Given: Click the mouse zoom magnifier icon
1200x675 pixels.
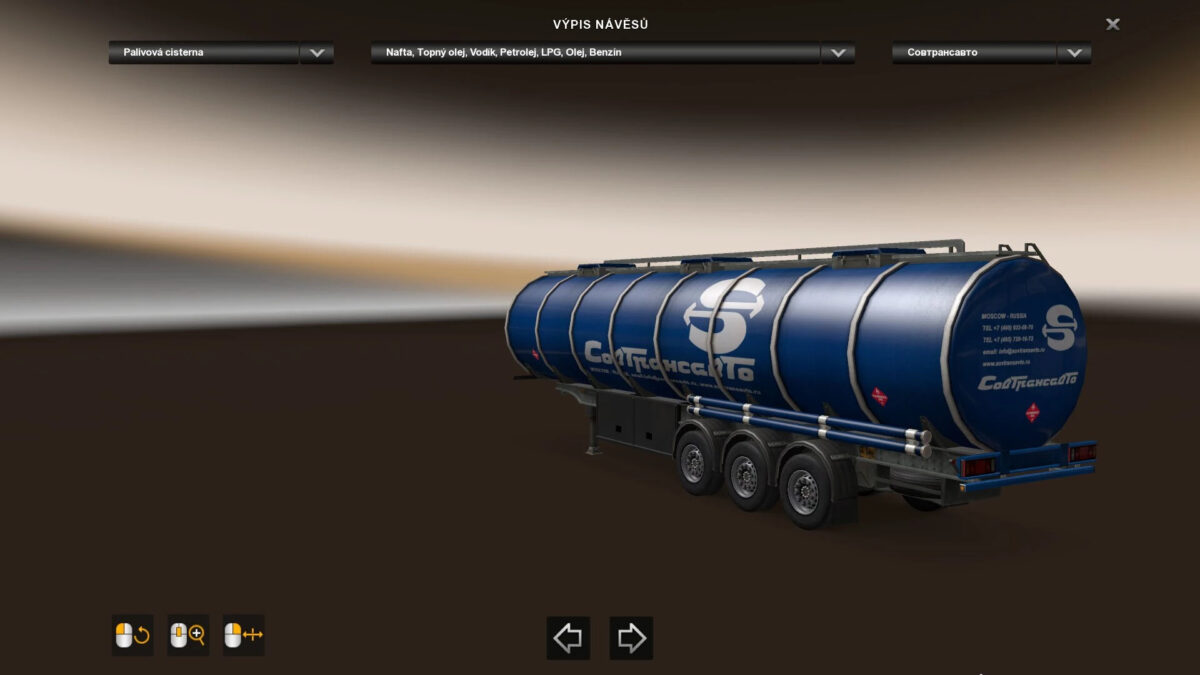Looking at the screenshot, I should 188,635.
